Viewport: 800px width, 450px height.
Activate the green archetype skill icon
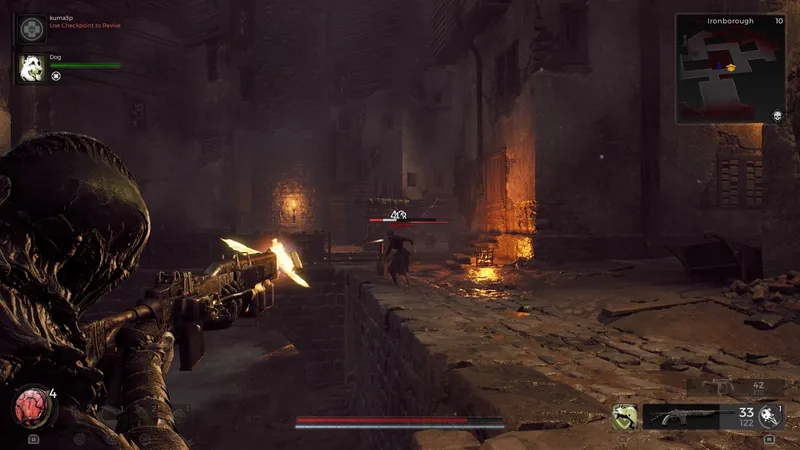(x=624, y=416)
